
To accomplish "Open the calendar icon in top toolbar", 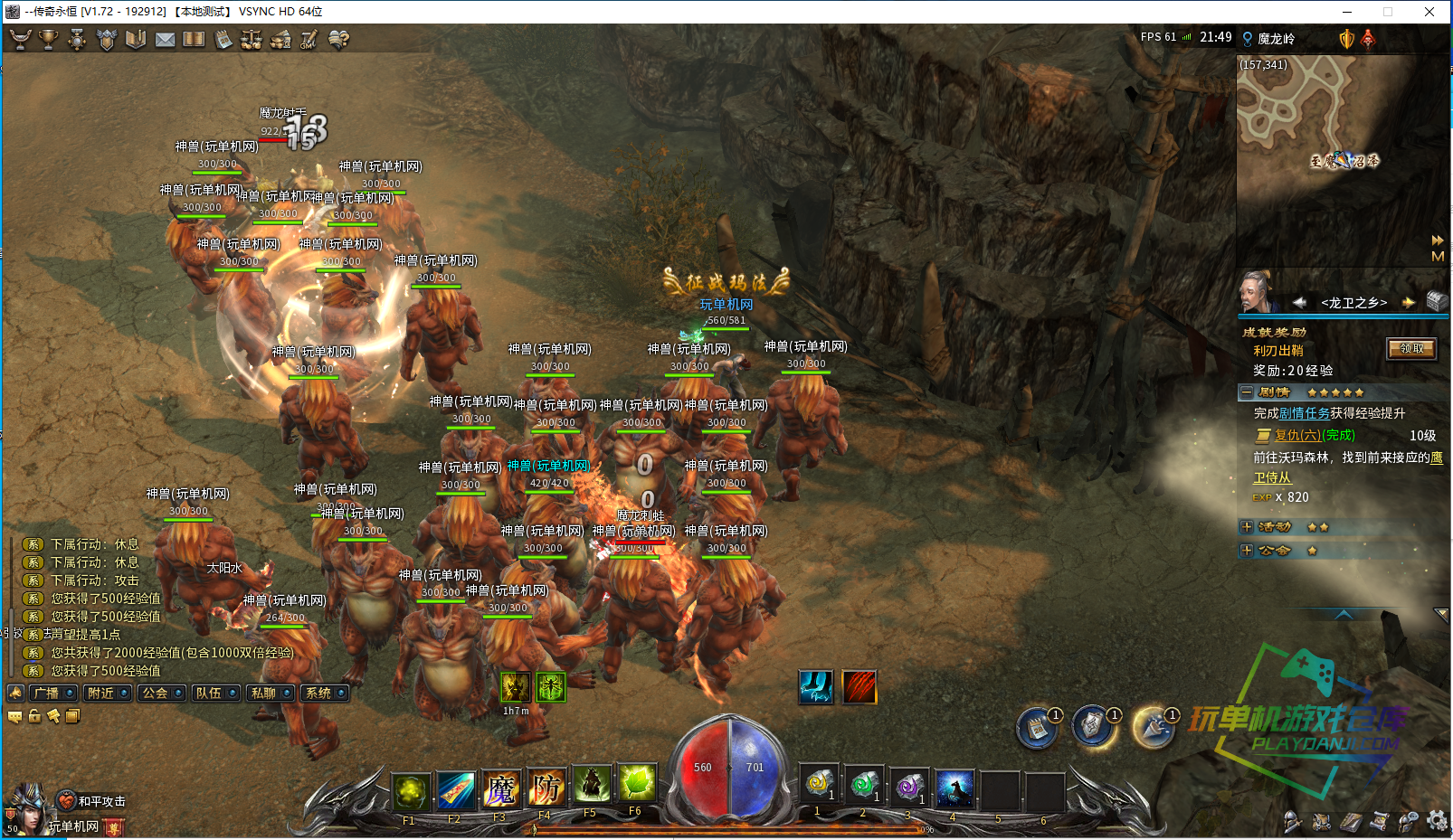I will tap(223, 40).
